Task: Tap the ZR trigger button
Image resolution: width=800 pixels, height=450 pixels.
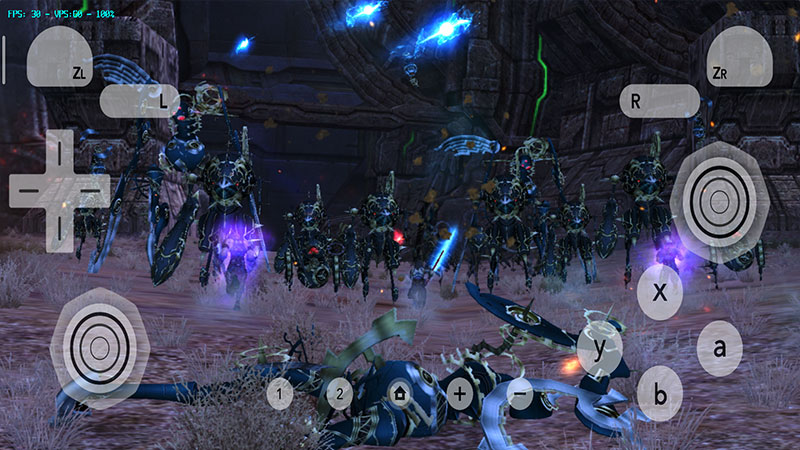Action: [739, 55]
